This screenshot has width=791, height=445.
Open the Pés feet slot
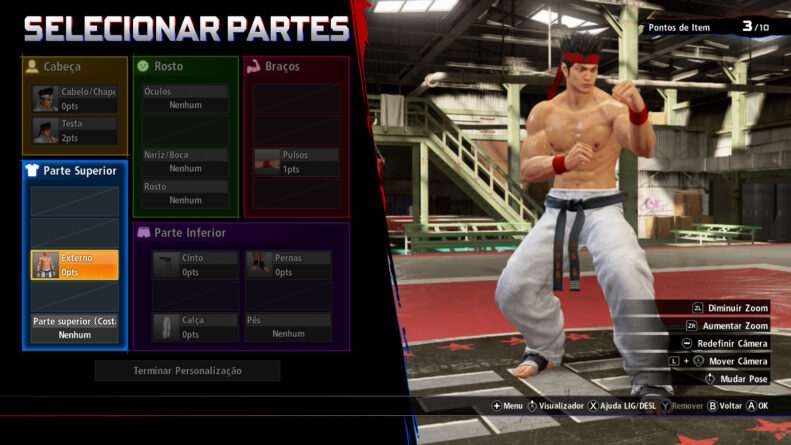[x=288, y=327]
